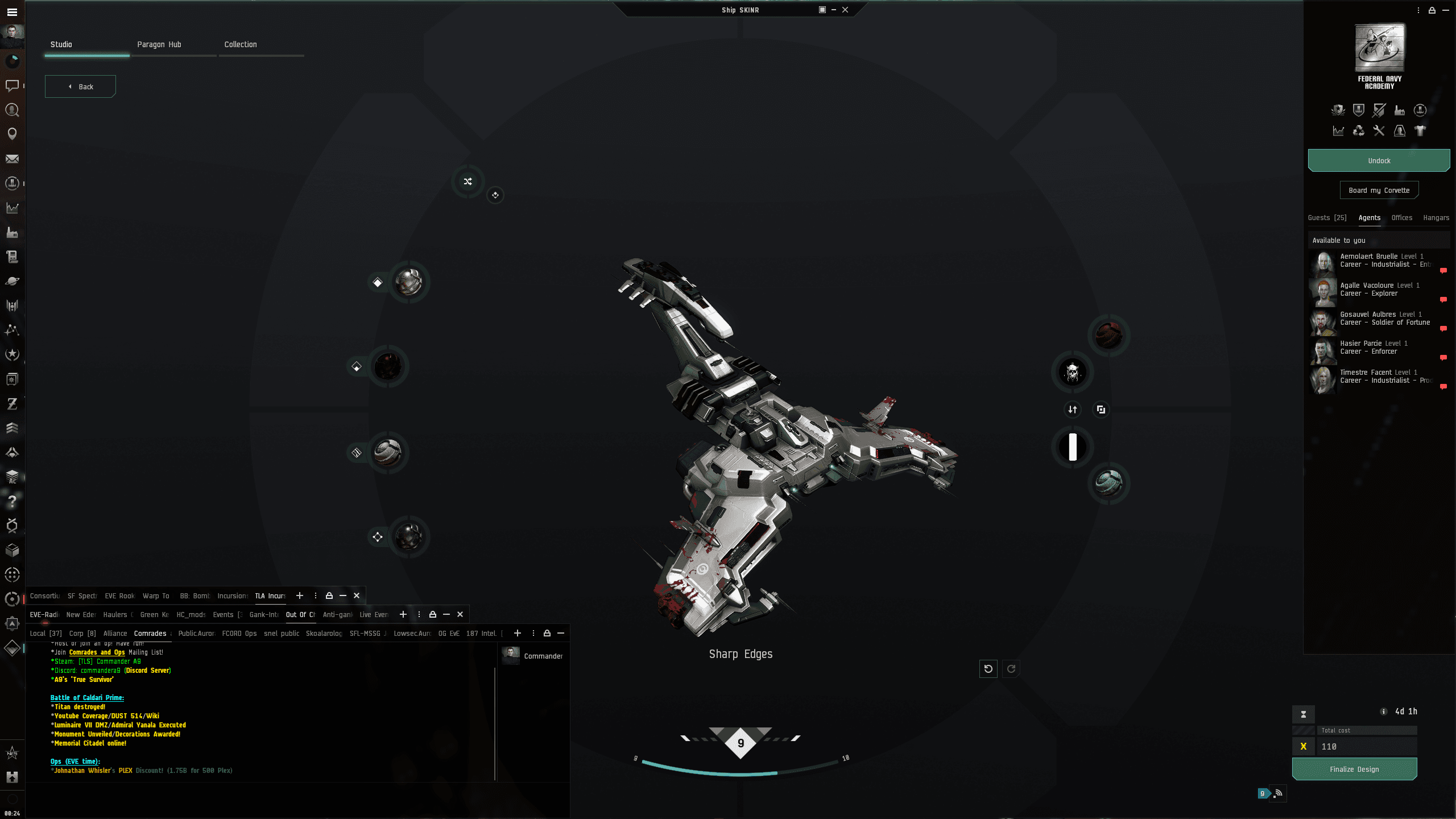Finalize Design of the ship skin

click(1354, 770)
